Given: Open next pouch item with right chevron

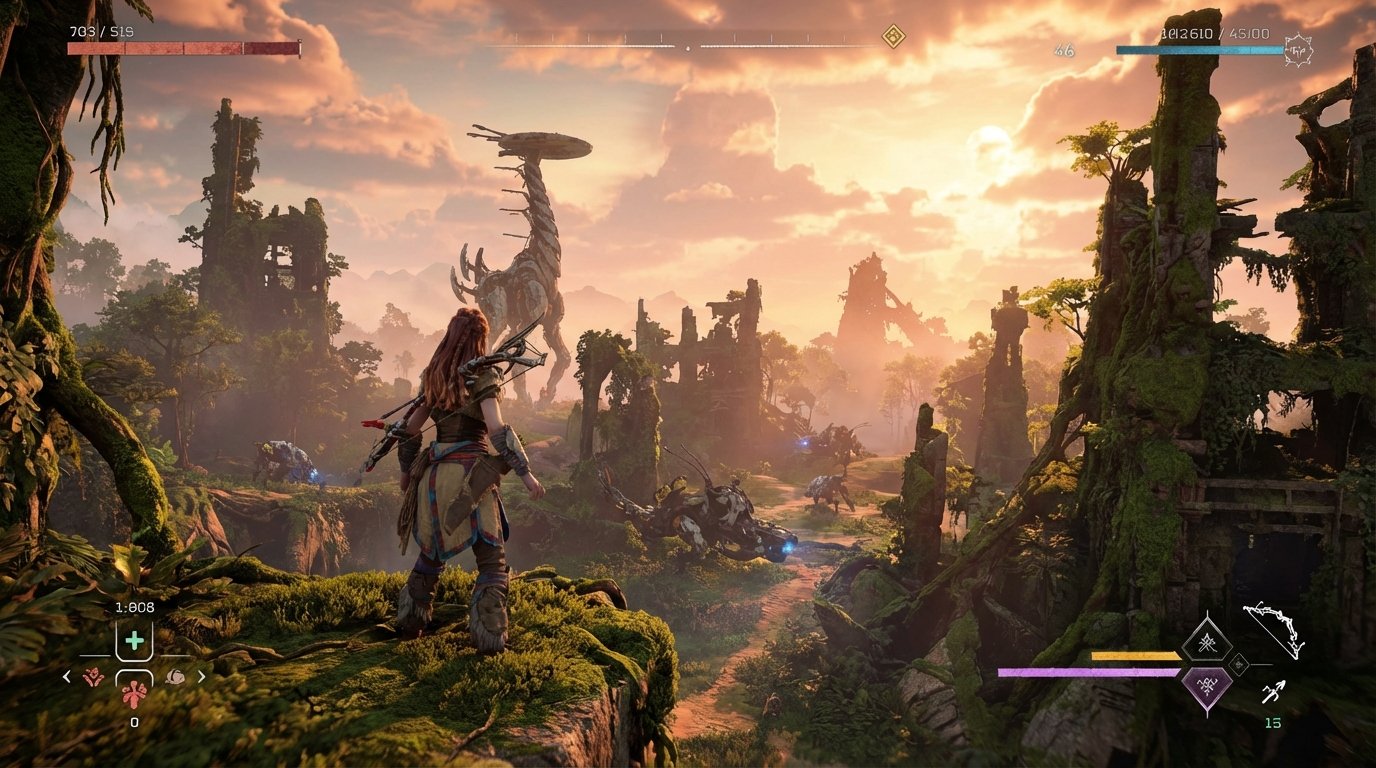Looking at the screenshot, I should 201,676.
